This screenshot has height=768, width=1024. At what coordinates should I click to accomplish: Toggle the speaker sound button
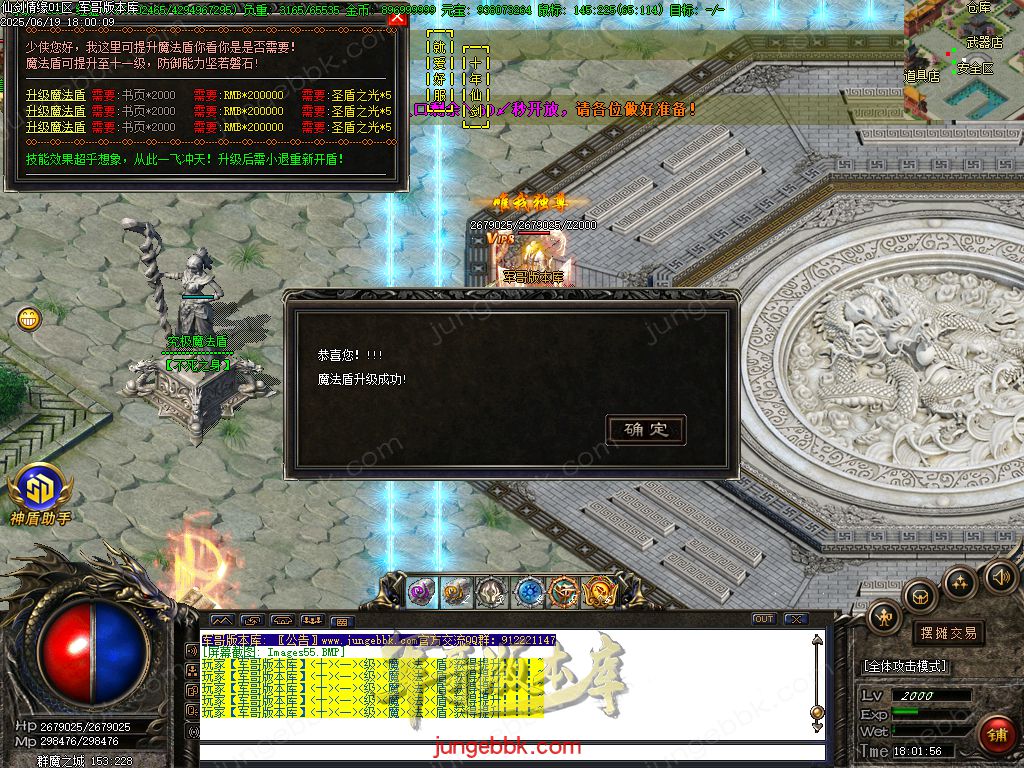click(x=1001, y=576)
